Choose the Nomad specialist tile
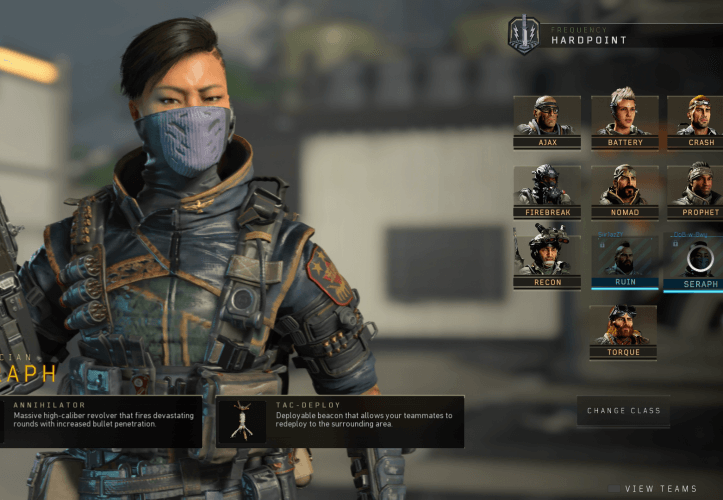The image size is (723, 500). 624,192
